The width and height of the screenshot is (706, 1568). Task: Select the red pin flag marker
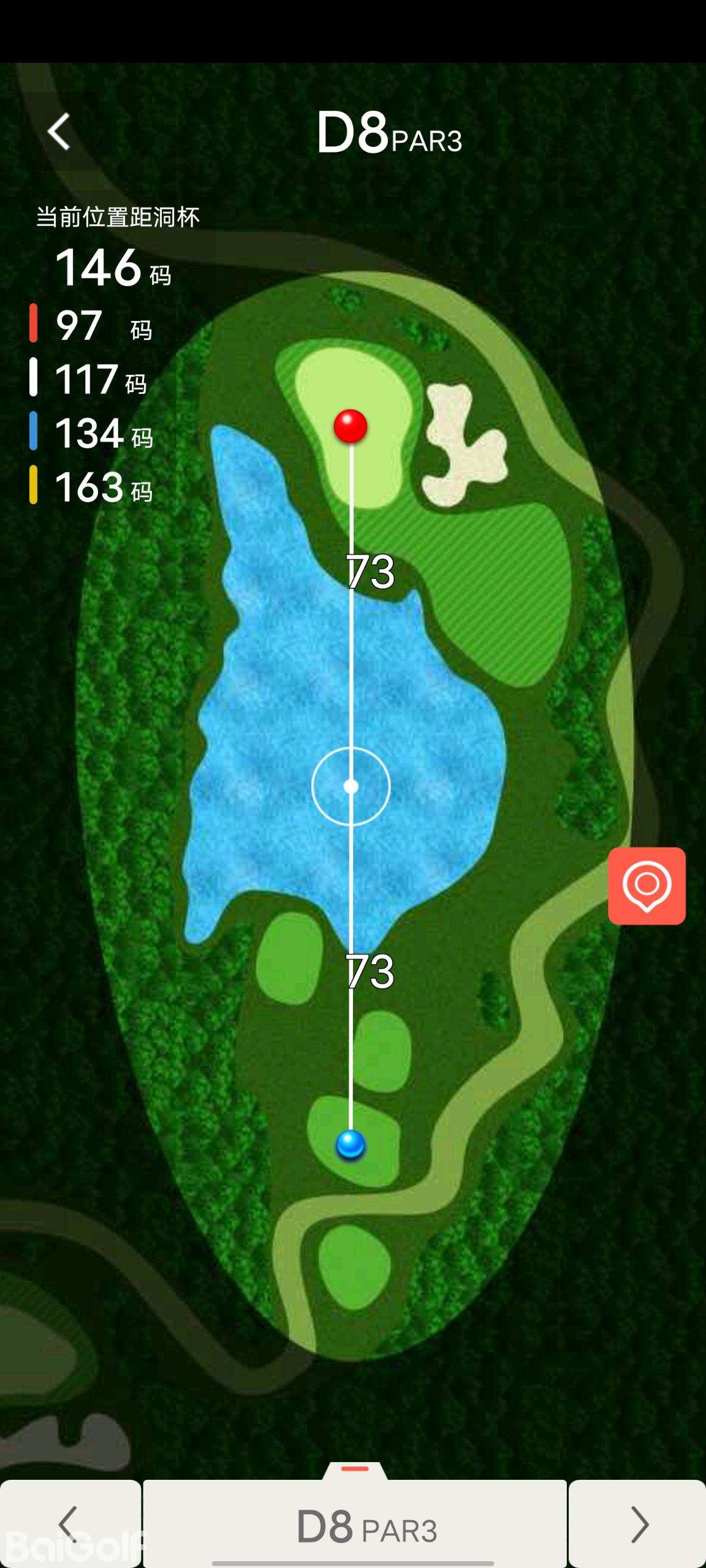(351, 425)
